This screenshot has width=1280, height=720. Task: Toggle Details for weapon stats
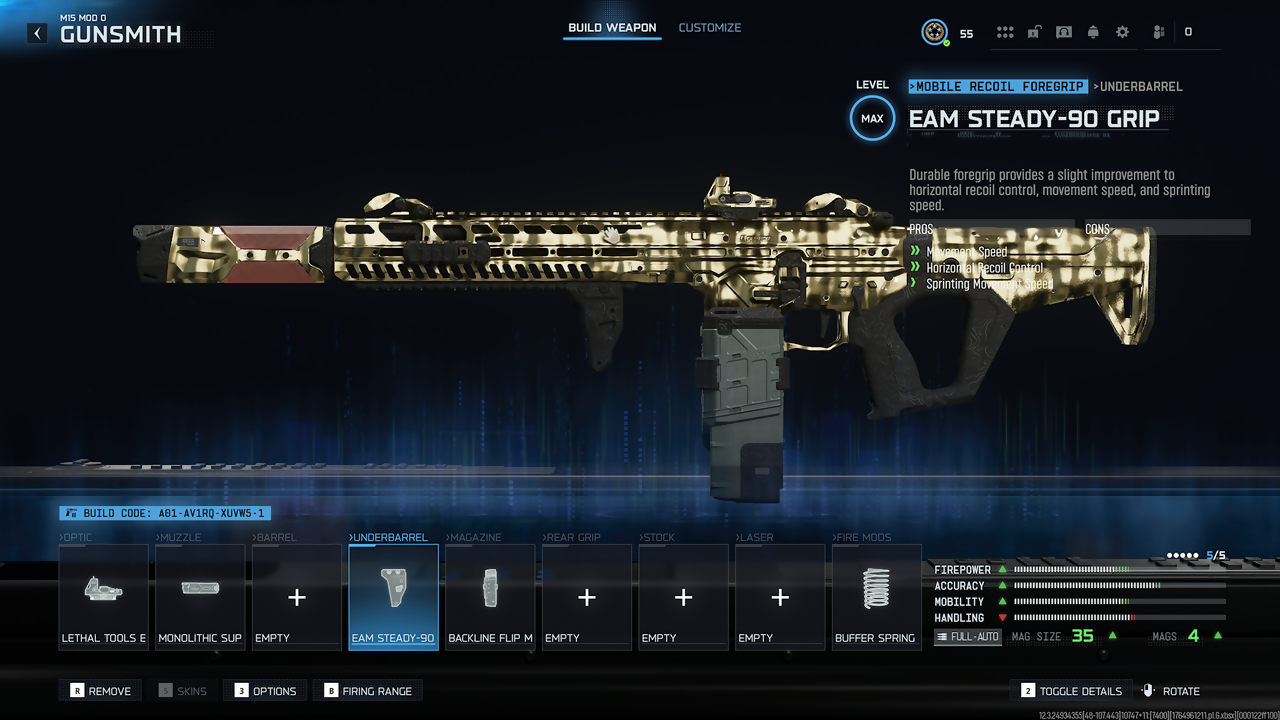tap(1072, 691)
